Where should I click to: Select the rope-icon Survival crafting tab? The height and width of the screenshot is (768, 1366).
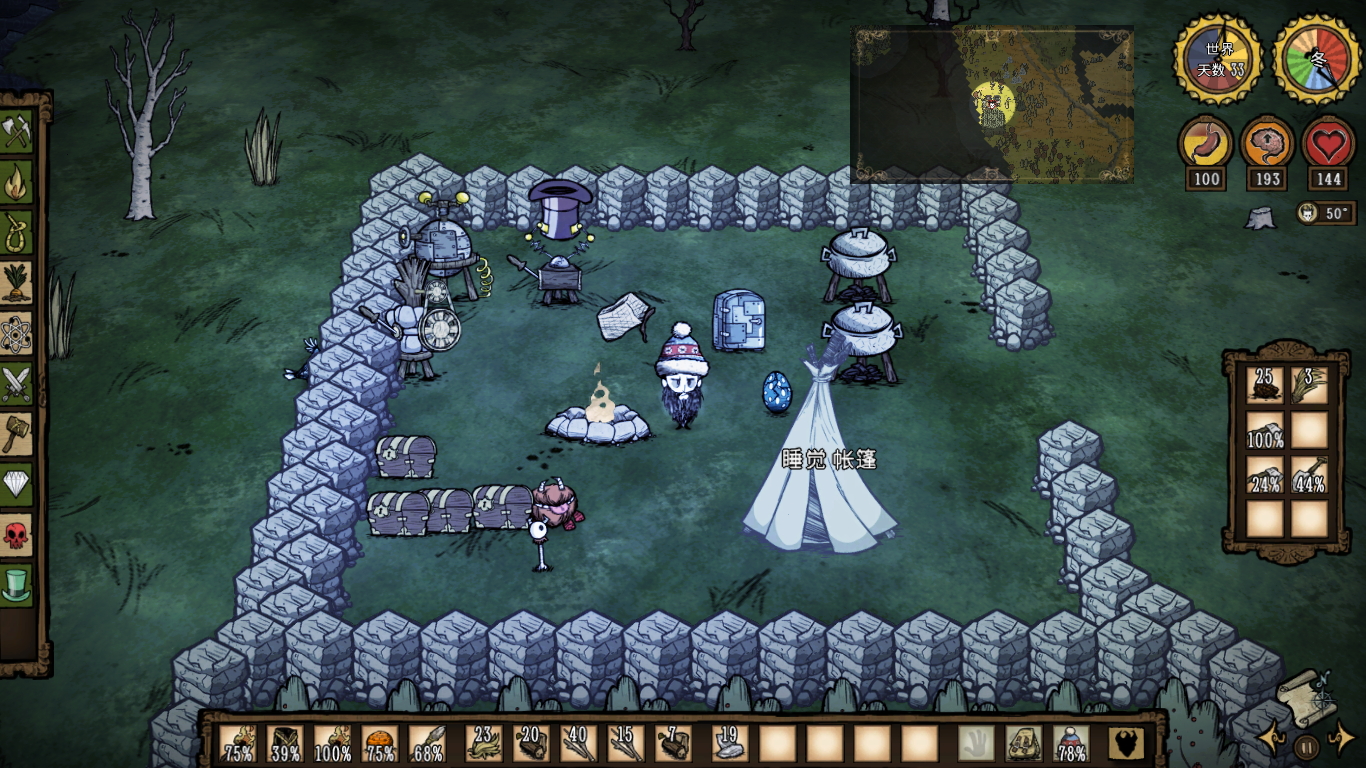(17, 232)
